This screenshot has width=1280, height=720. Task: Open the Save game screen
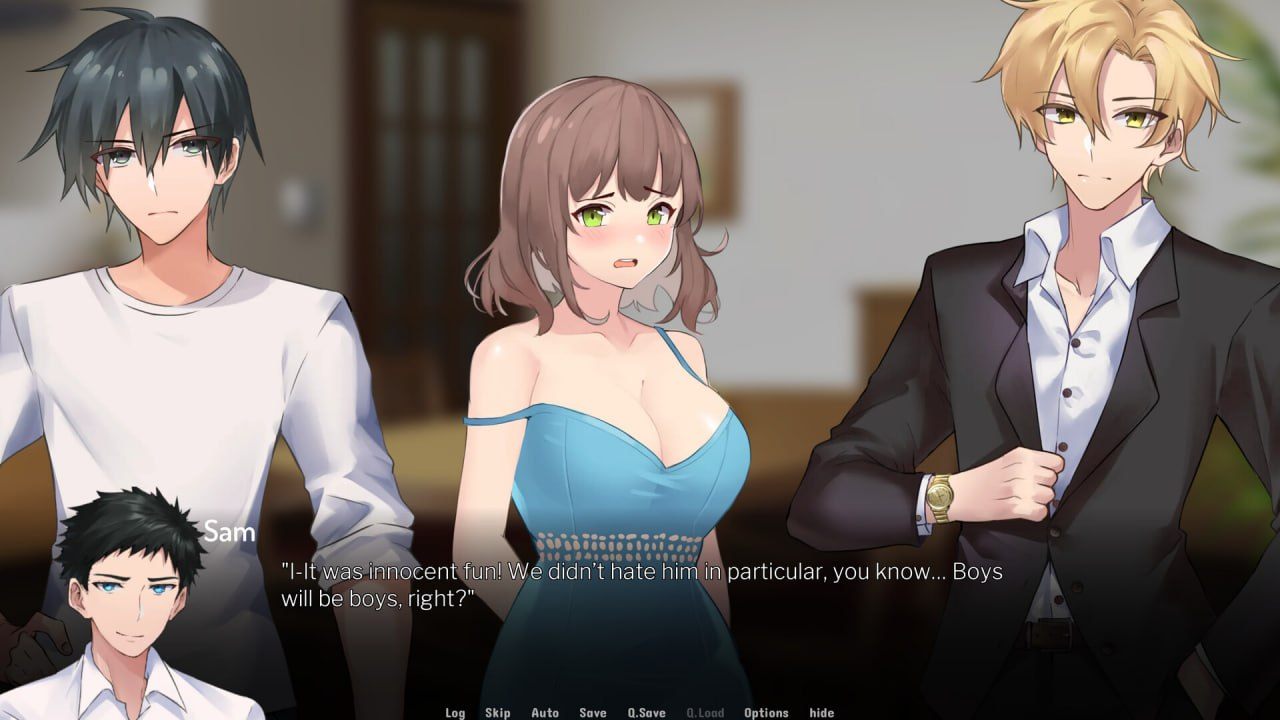pos(591,713)
